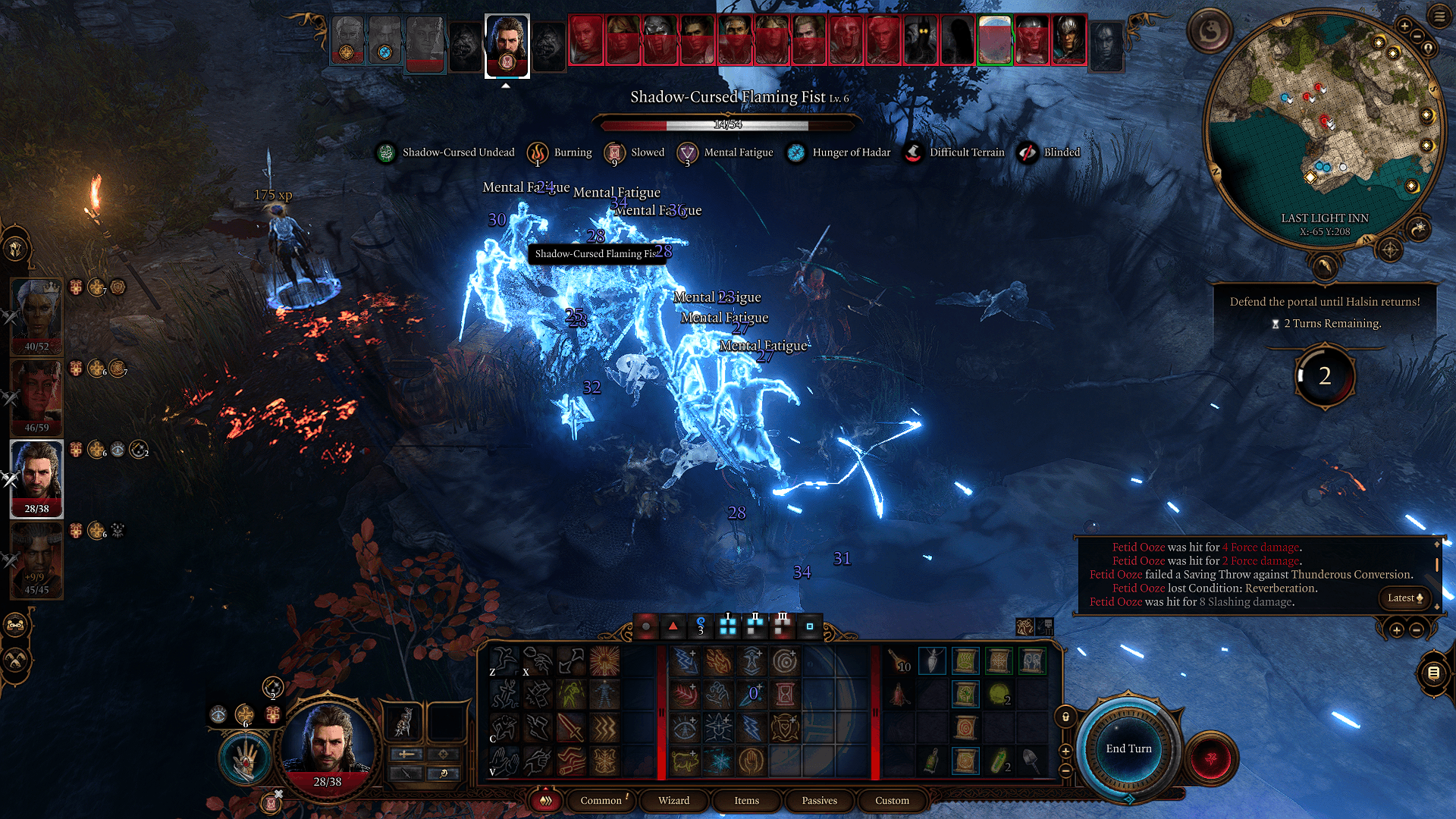The image size is (1456, 819).
Task: Show the Passives hotbar tab
Action: coord(819,800)
